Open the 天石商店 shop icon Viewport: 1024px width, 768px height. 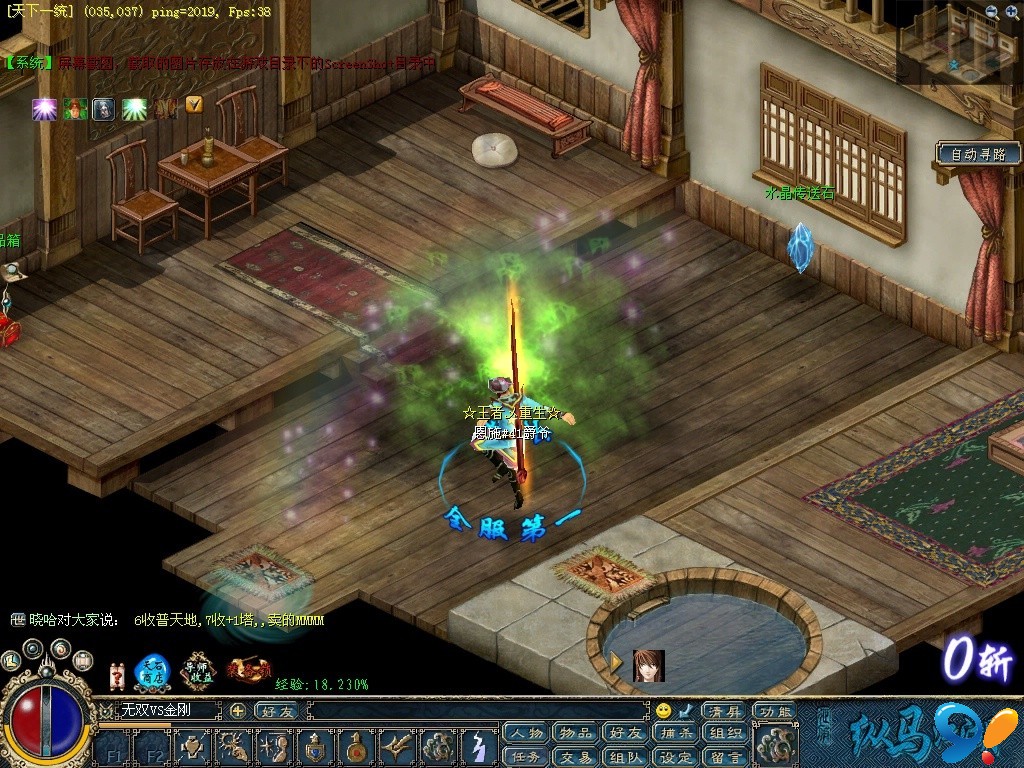click(x=152, y=671)
